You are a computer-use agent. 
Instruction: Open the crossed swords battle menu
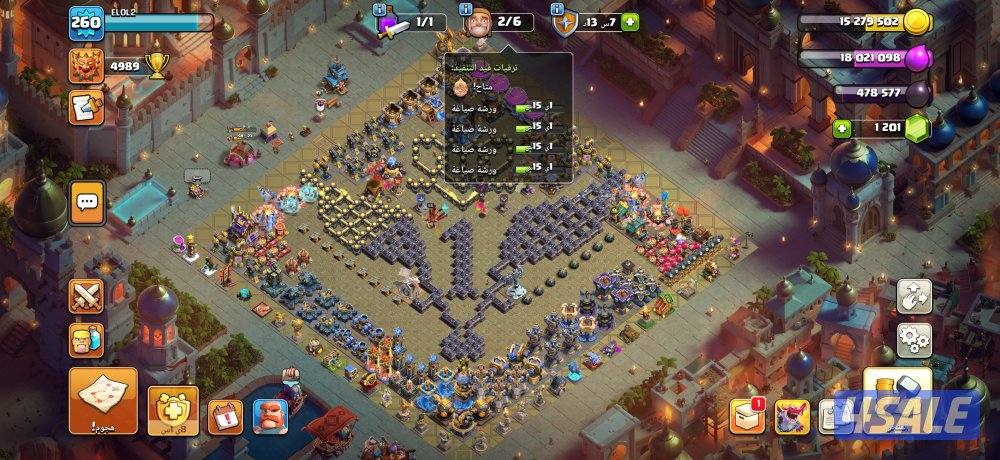click(x=86, y=295)
